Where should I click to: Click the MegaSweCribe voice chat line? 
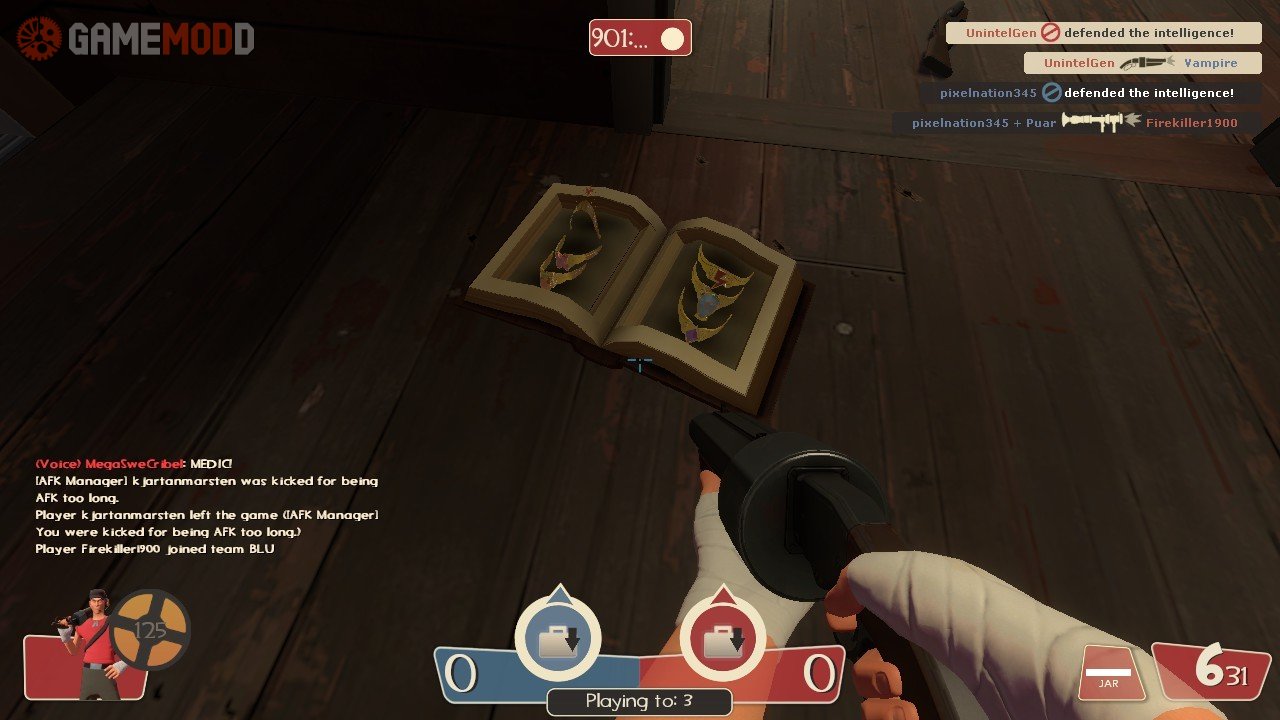[134, 464]
